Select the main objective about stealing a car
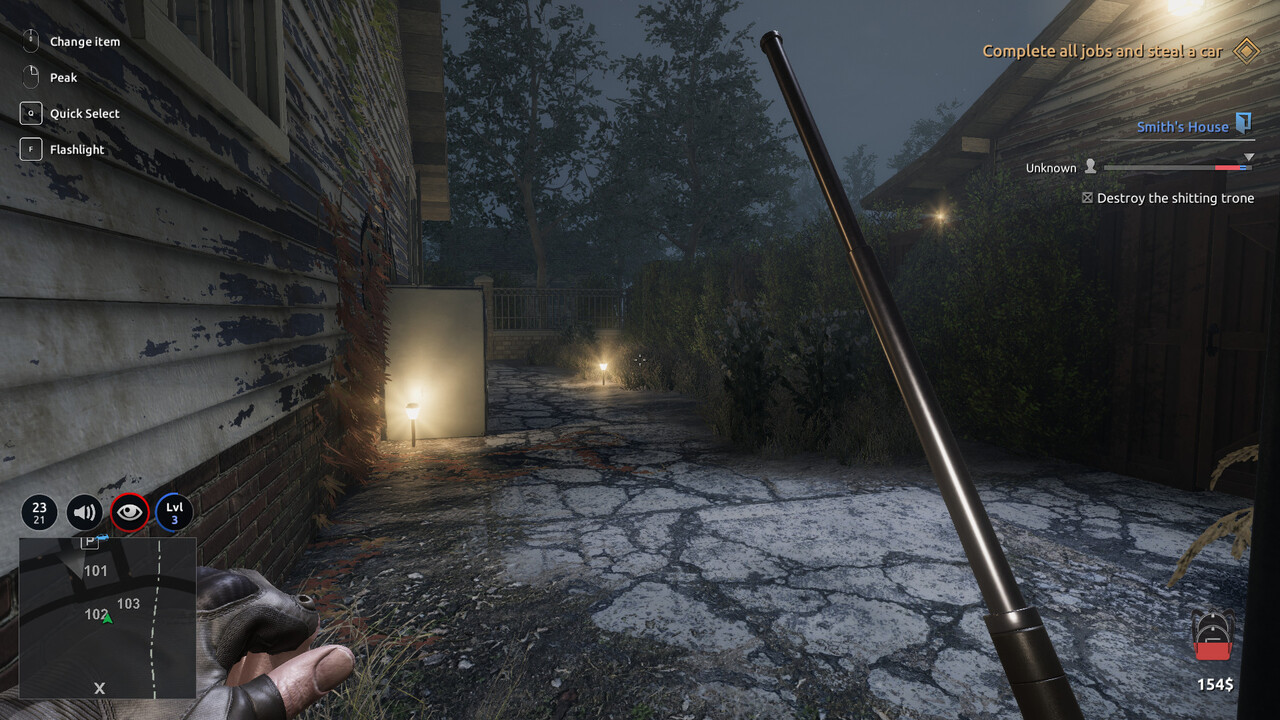 pyautogui.click(x=1102, y=51)
